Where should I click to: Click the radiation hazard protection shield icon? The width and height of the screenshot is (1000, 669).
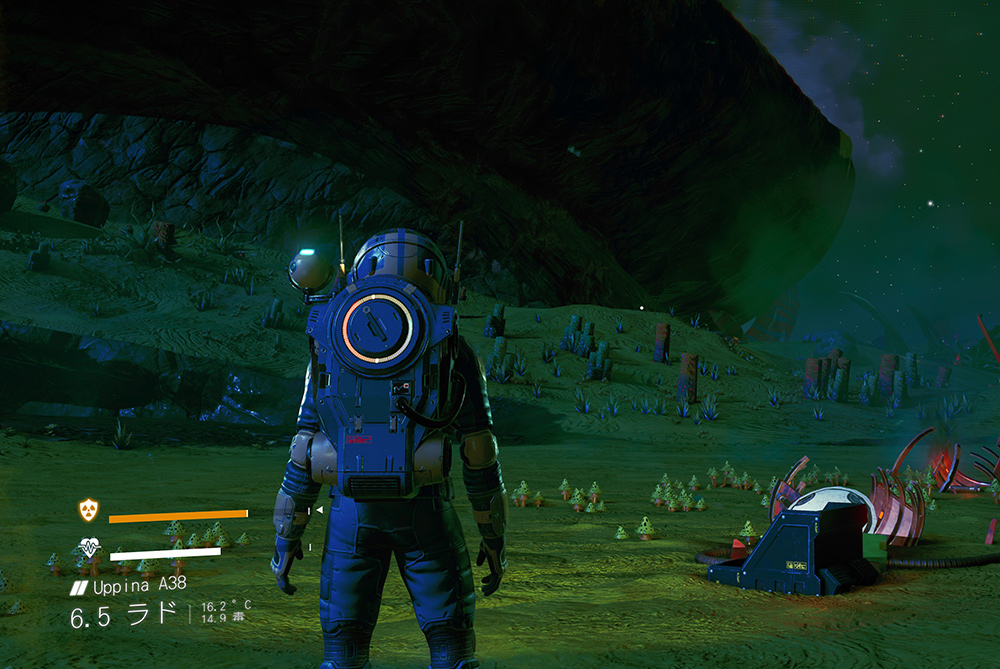tap(89, 510)
